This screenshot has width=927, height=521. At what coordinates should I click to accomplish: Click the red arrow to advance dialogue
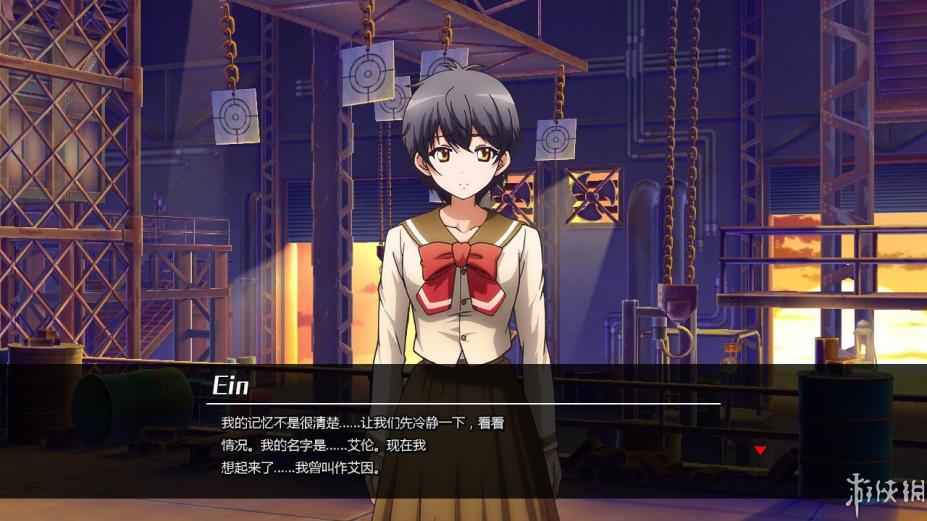(760, 450)
